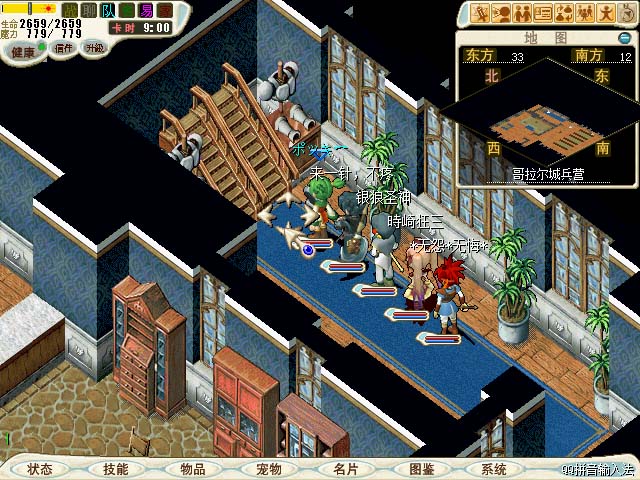Click the 哥拉尔城兵营 minimap
The width and height of the screenshot is (640, 480).
546,118
